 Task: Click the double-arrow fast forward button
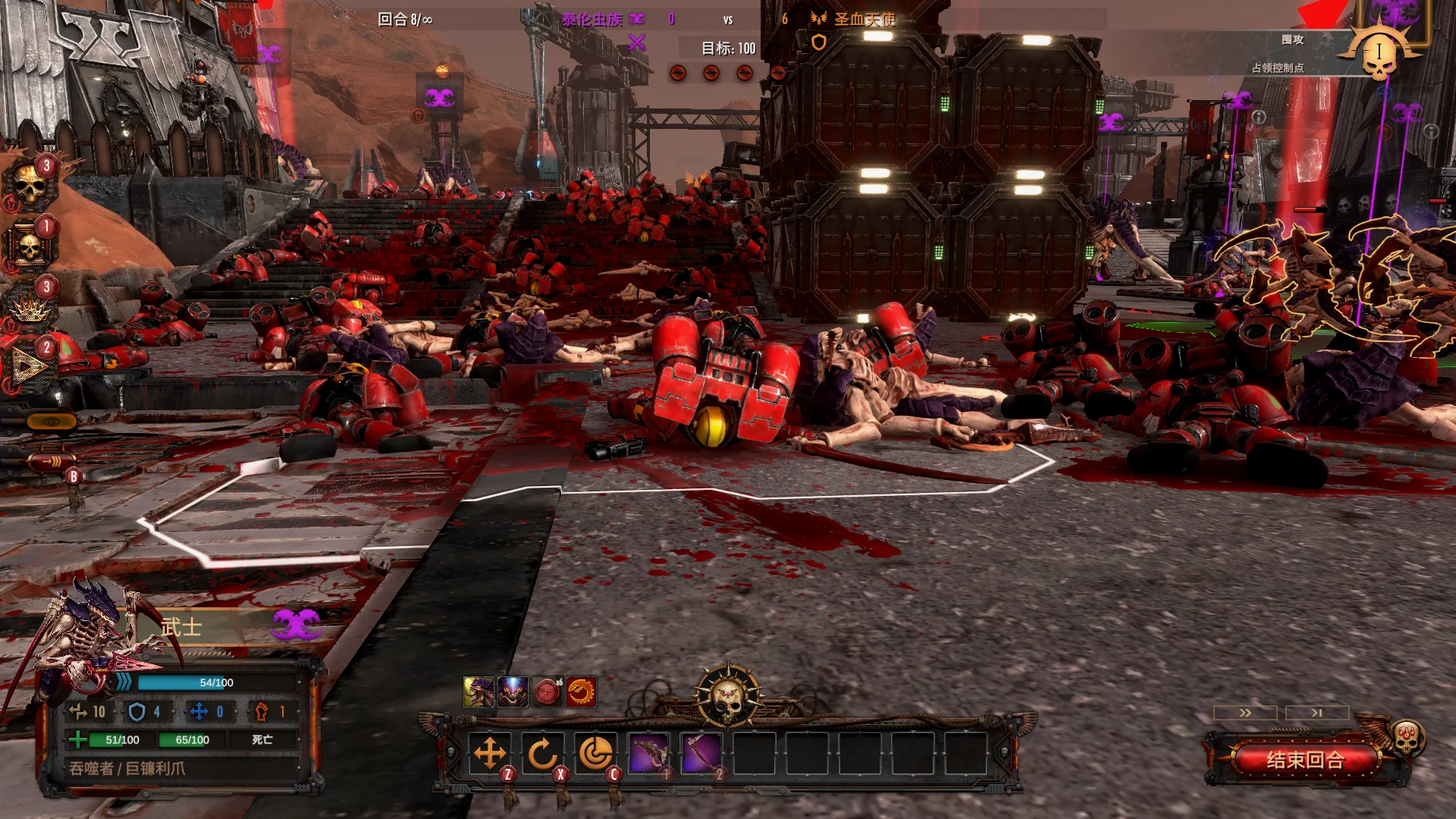point(1245,713)
